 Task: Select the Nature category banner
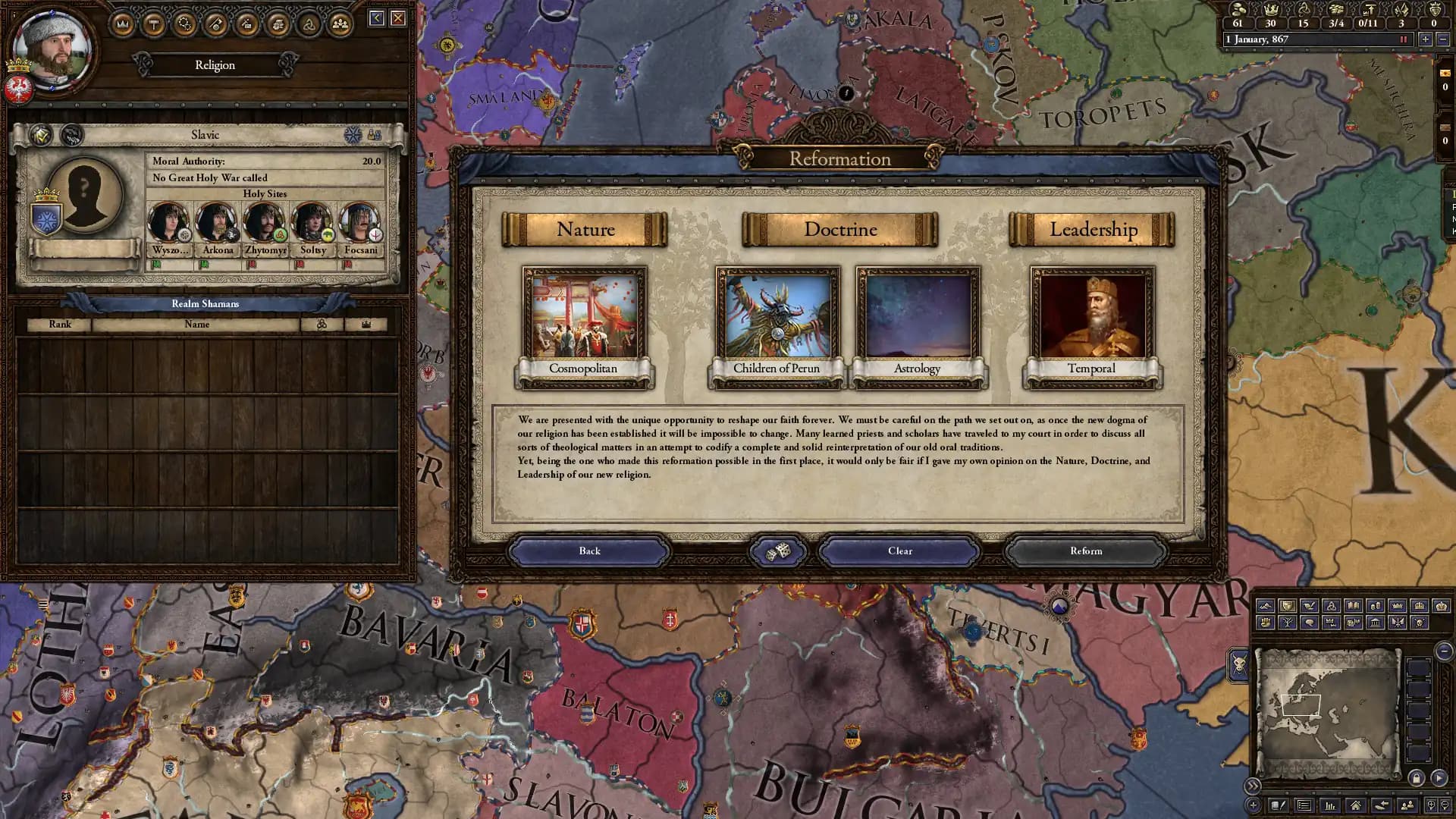coord(585,229)
